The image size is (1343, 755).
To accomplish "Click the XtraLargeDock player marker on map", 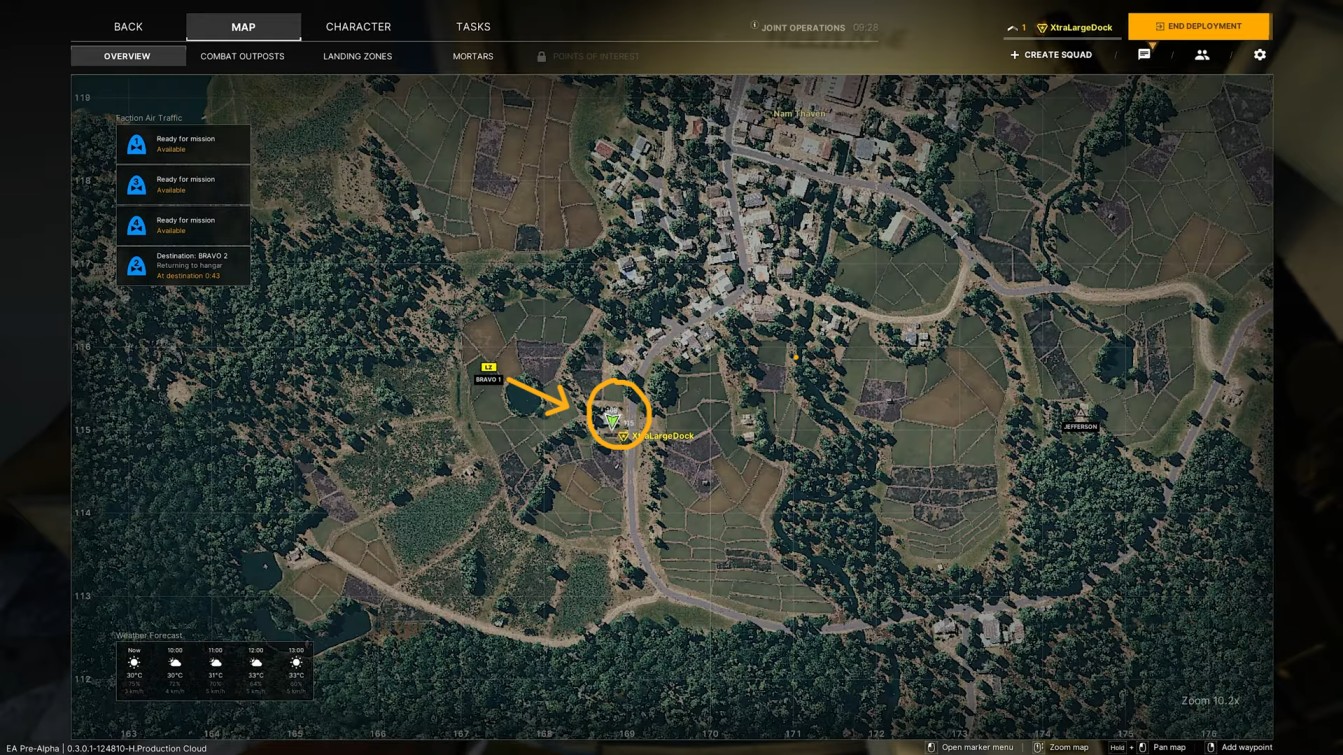I will (613, 420).
